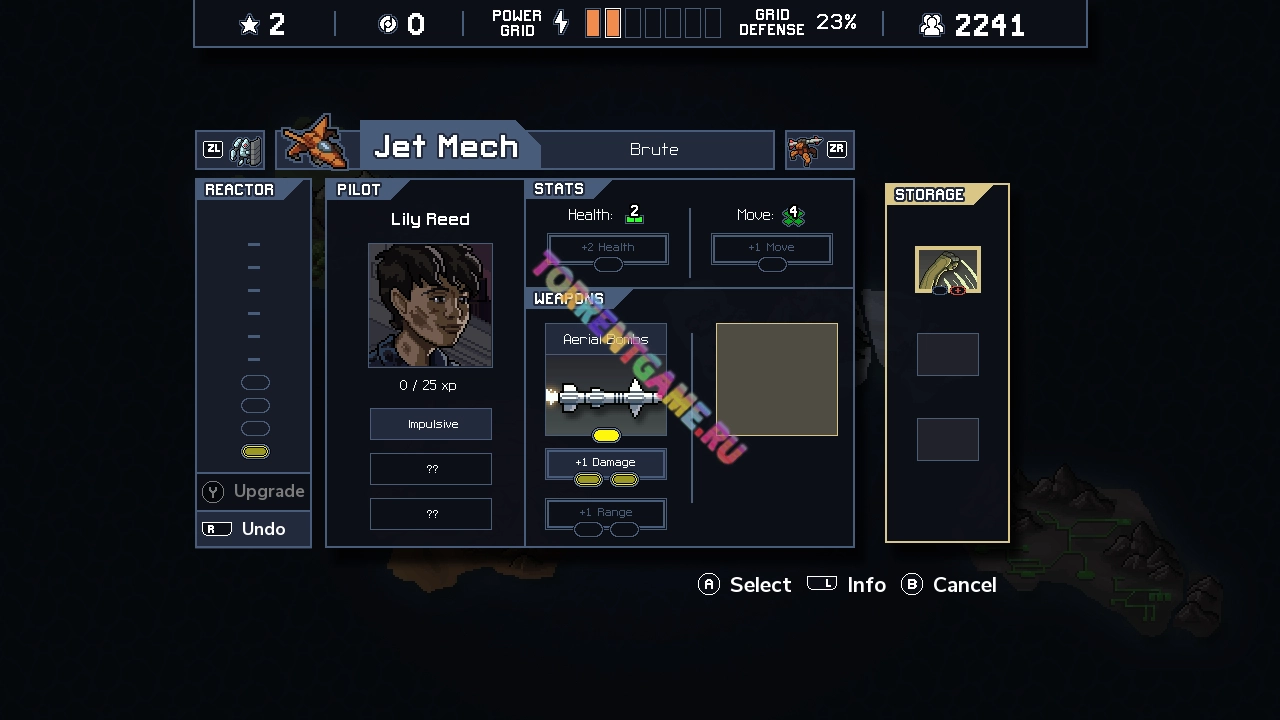Open the Info panel
The width and height of the screenshot is (1280, 720).
click(847, 585)
